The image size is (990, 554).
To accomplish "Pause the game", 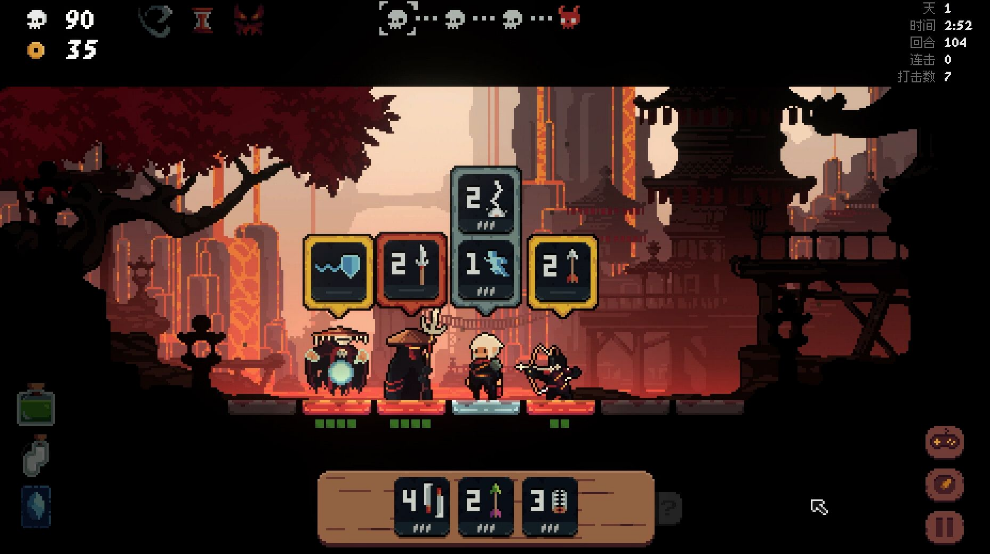I will (945, 526).
